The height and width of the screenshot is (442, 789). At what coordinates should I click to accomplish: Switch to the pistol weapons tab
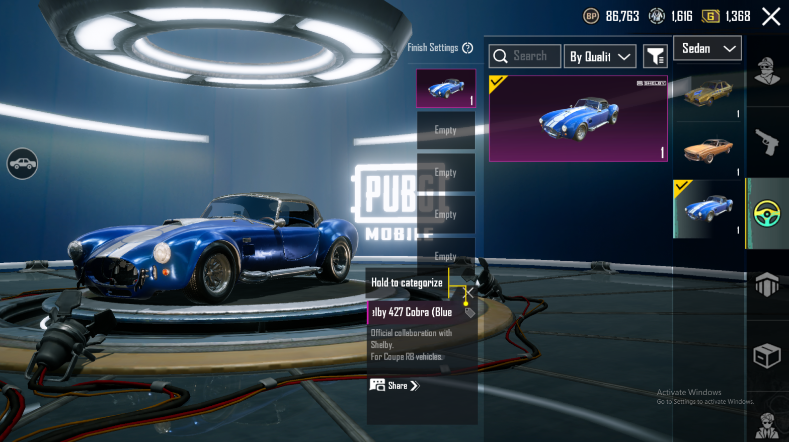point(768,140)
